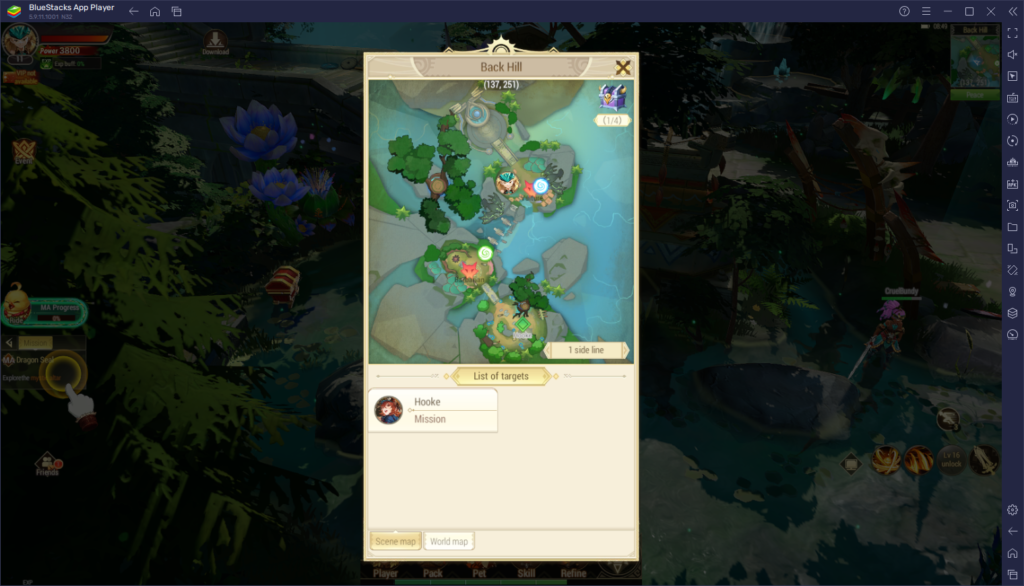Open the 1 side line dropdown
1024x586 pixels.
pyautogui.click(x=587, y=350)
